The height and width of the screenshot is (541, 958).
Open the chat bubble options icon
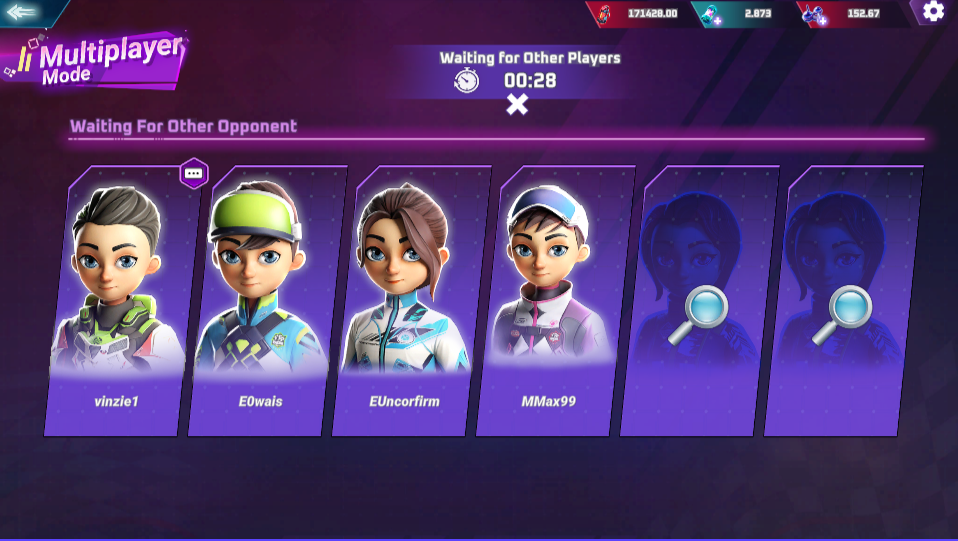(194, 173)
